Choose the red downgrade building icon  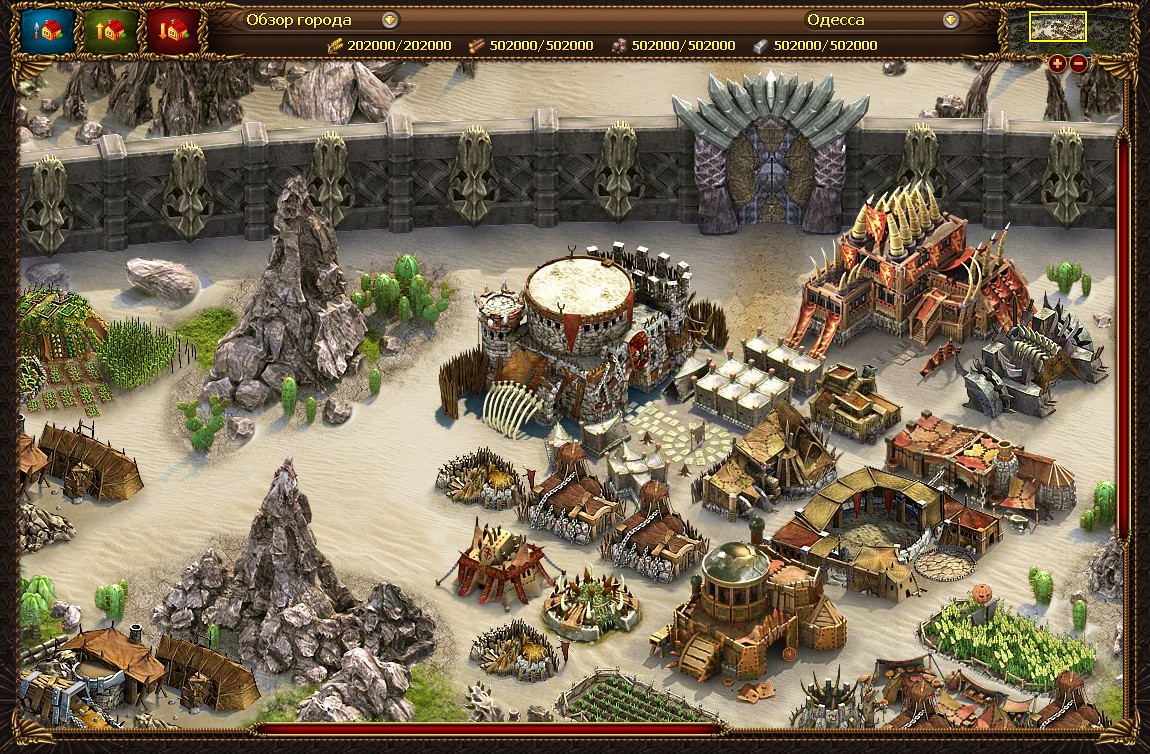click(x=173, y=31)
